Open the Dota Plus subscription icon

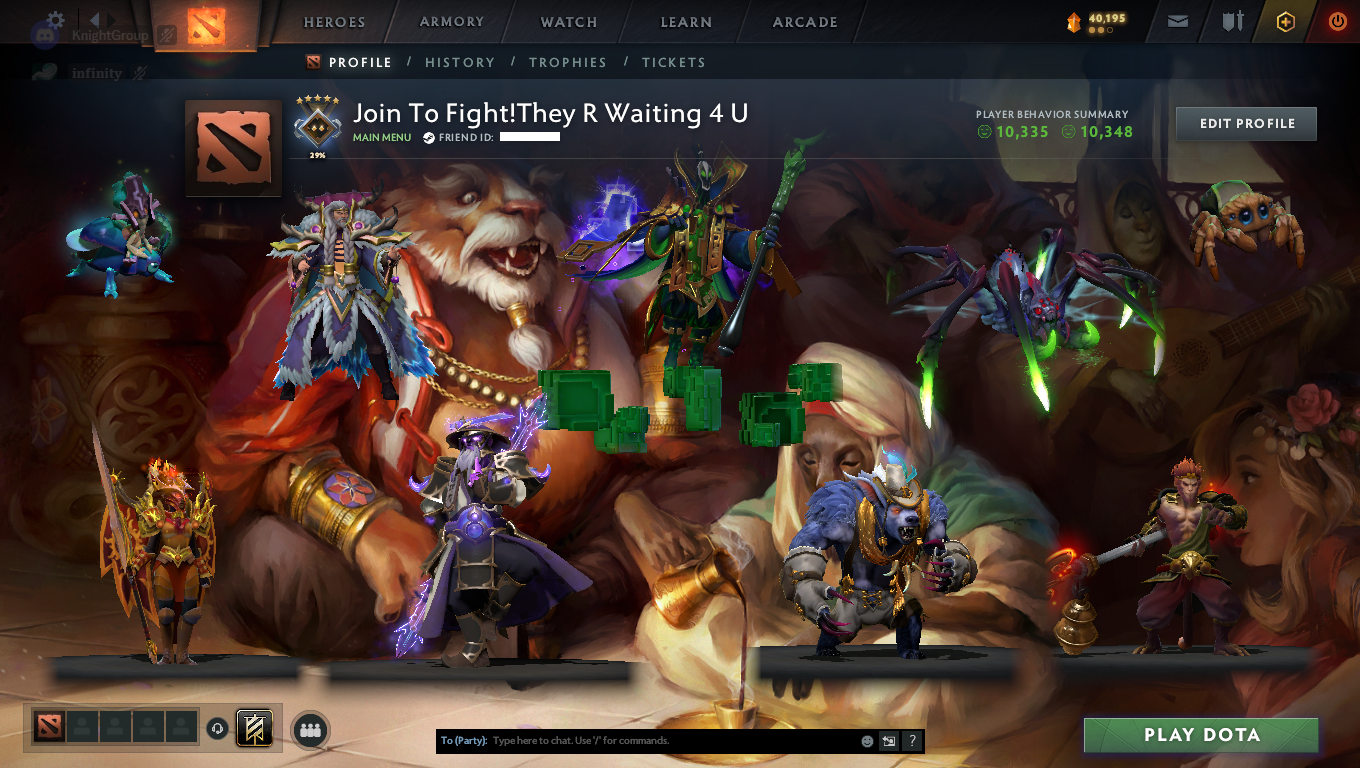(1286, 21)
